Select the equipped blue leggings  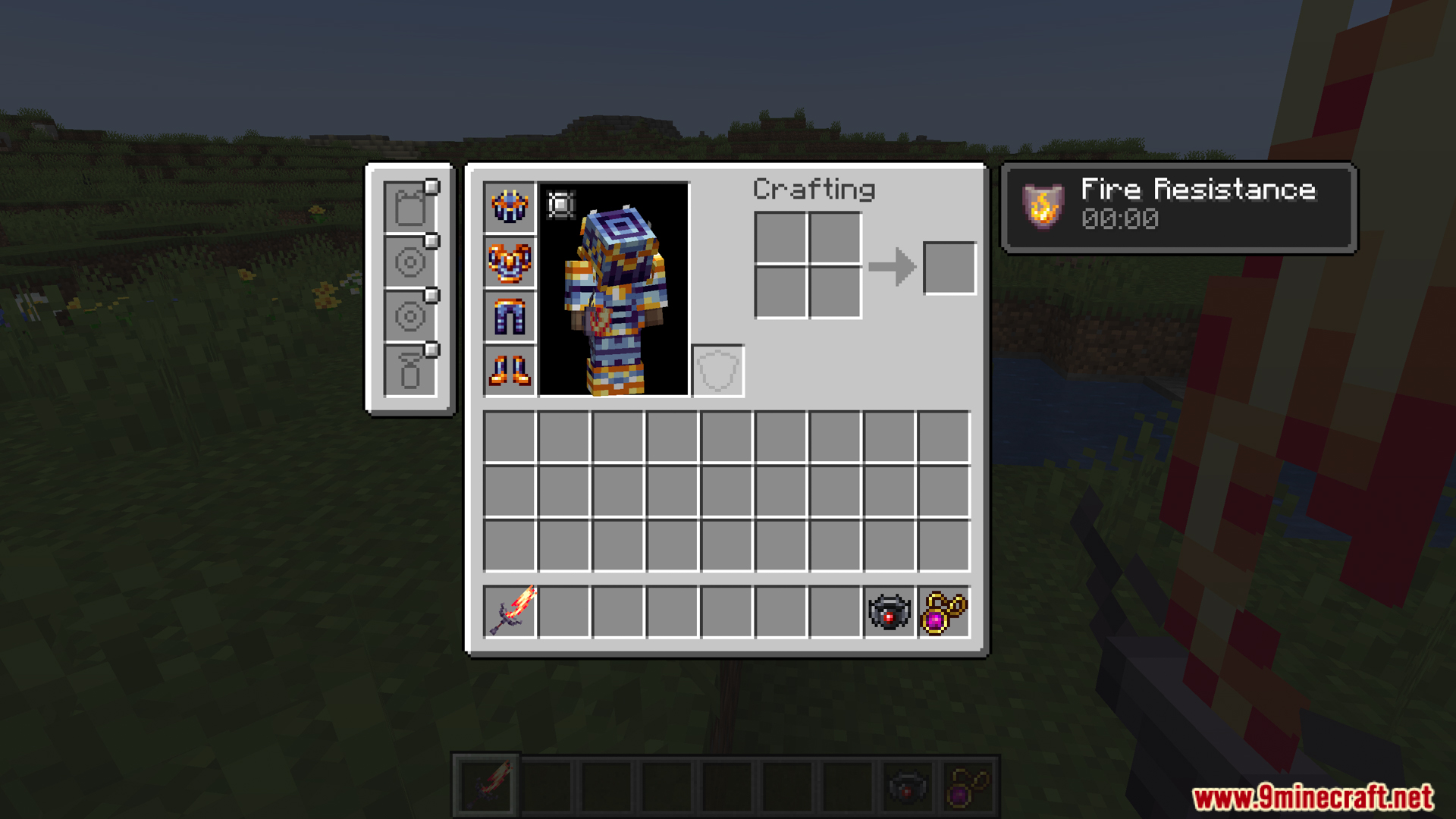click(x=509, y=317)
